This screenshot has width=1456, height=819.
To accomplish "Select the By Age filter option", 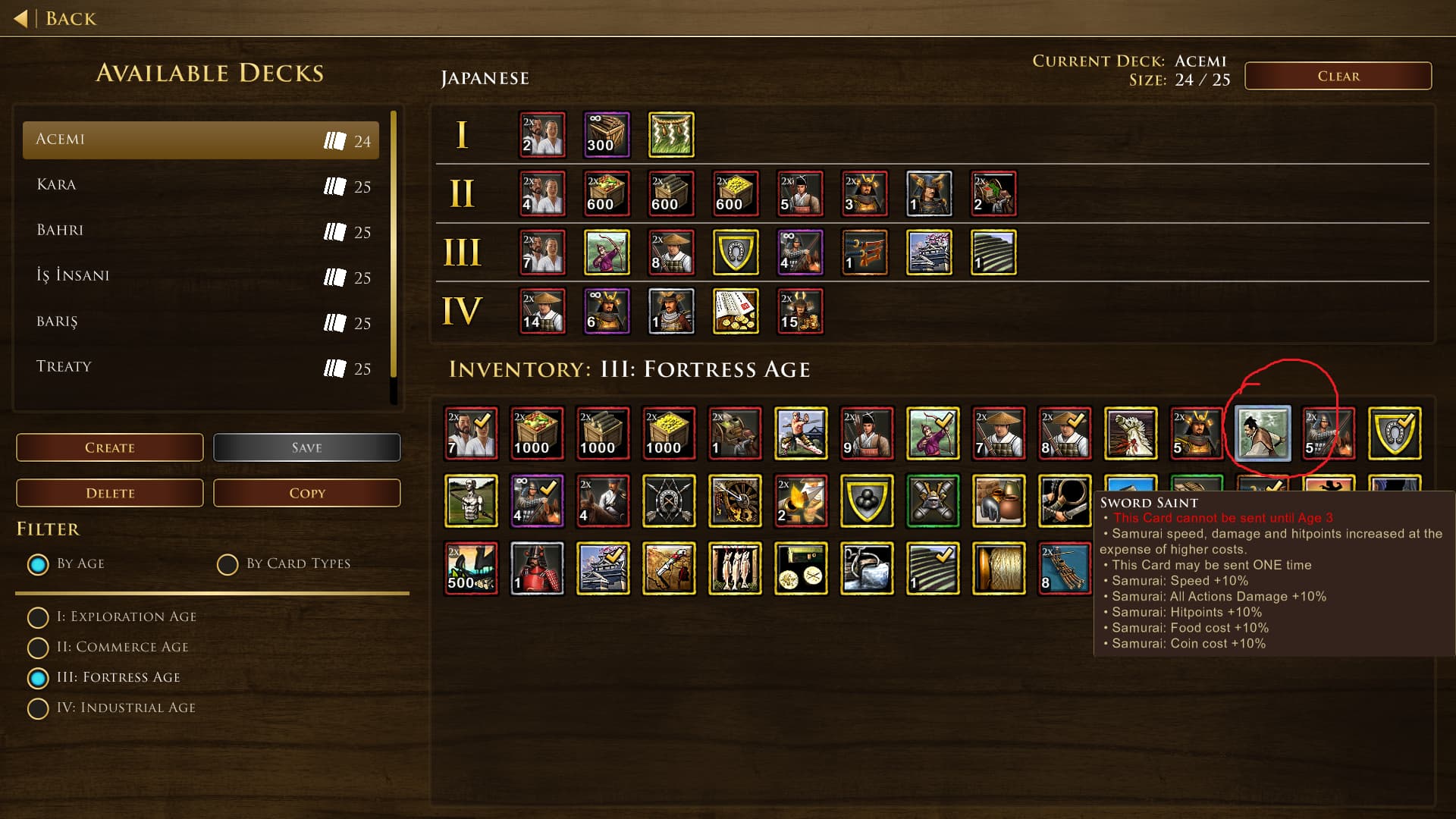I will [x=38, y=564].
